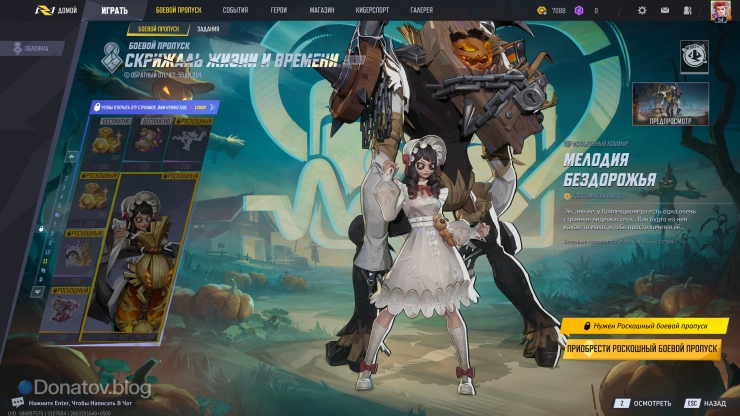The image size is (740, 416).
Task: Open the square emblem icon above preview
Action: coord(694,56)
